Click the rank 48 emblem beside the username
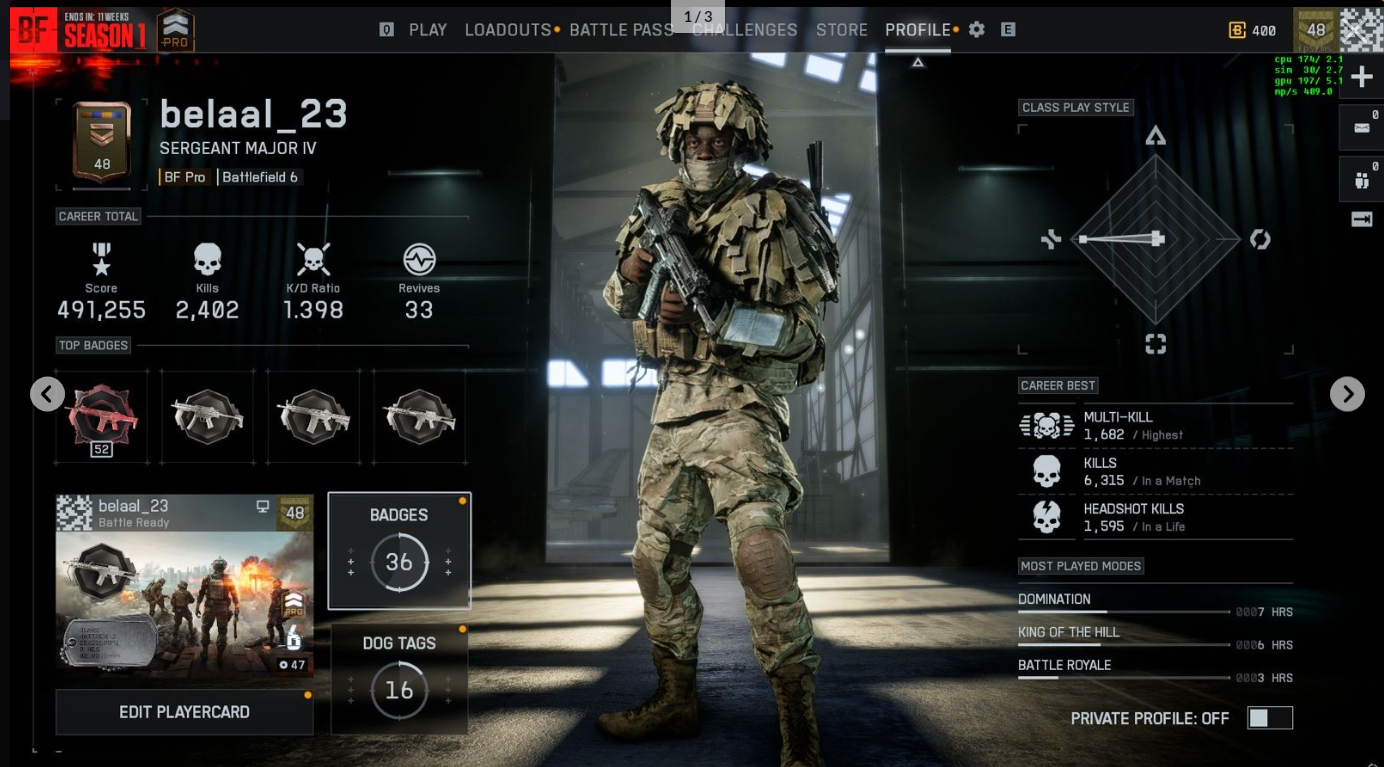 pyautogui.click(x=102, y=144)
